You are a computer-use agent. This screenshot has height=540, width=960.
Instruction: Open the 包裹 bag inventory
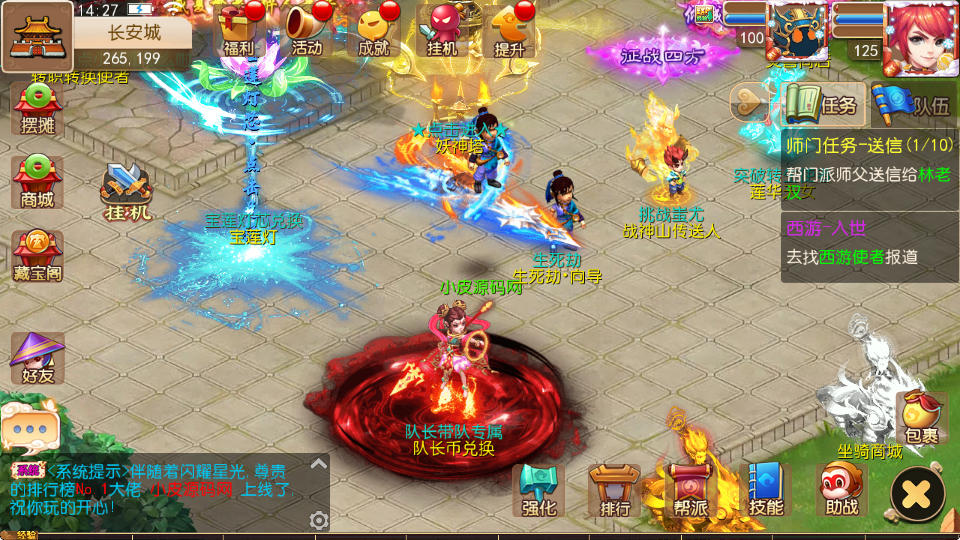click(x=921, y=418)
